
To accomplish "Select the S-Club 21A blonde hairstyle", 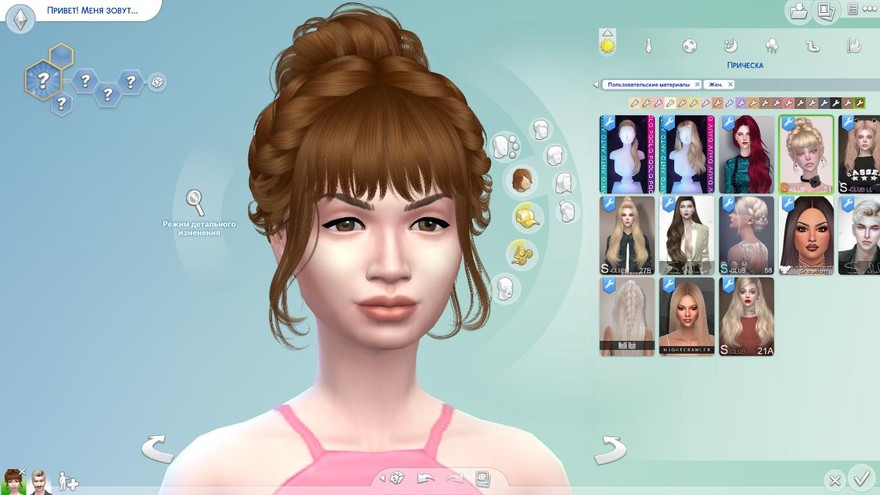I will [746, 315].
